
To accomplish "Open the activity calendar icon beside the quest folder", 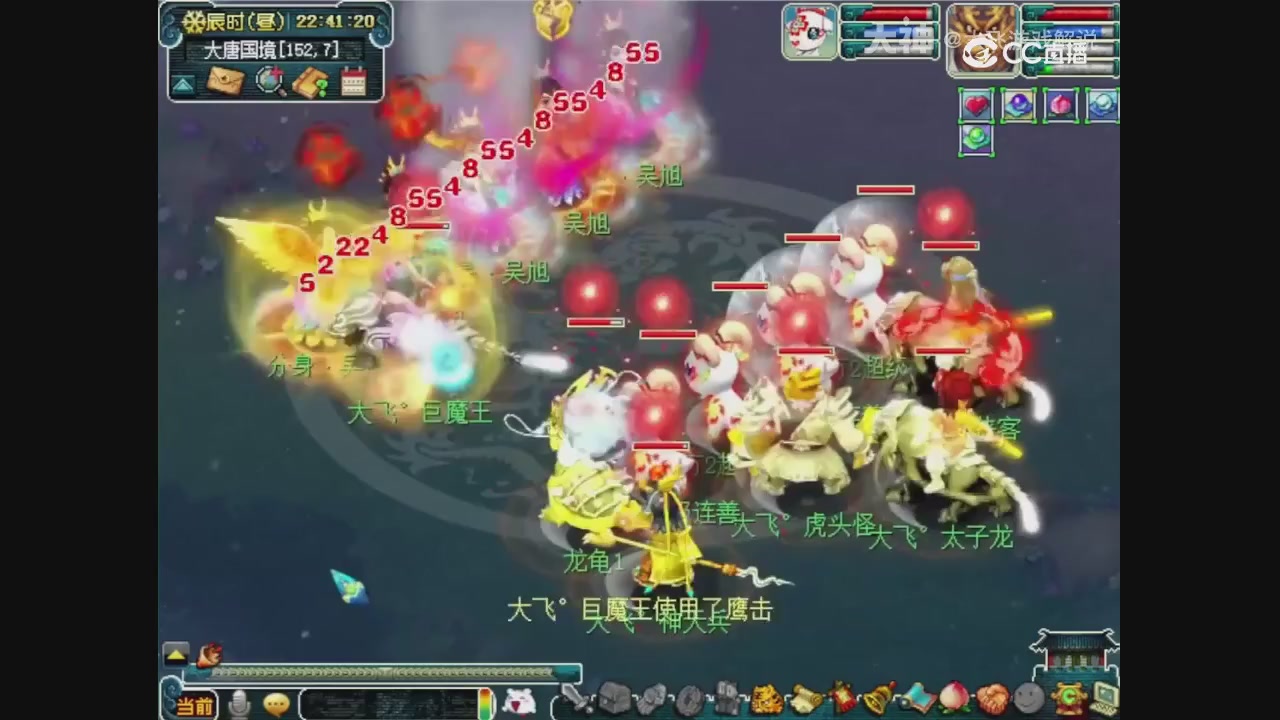I will tap(354, 81).
